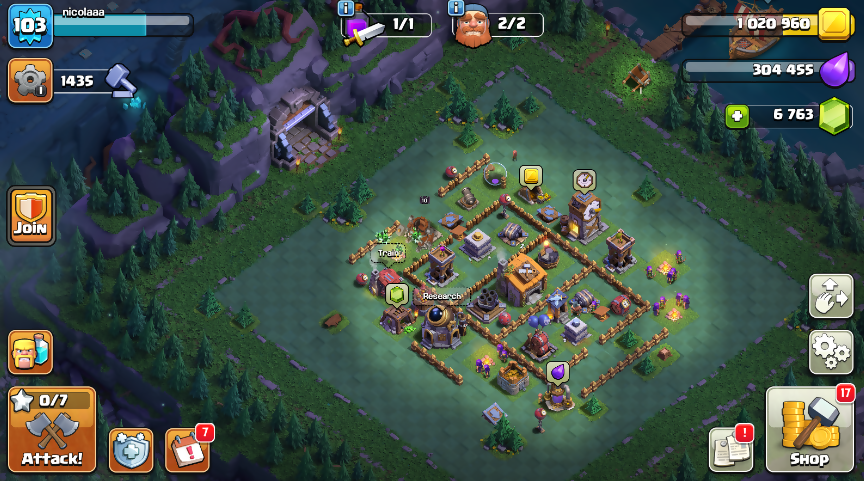Open the events calendar icon
The width and height of the screenshot is (864, 481).
point(187,450)
